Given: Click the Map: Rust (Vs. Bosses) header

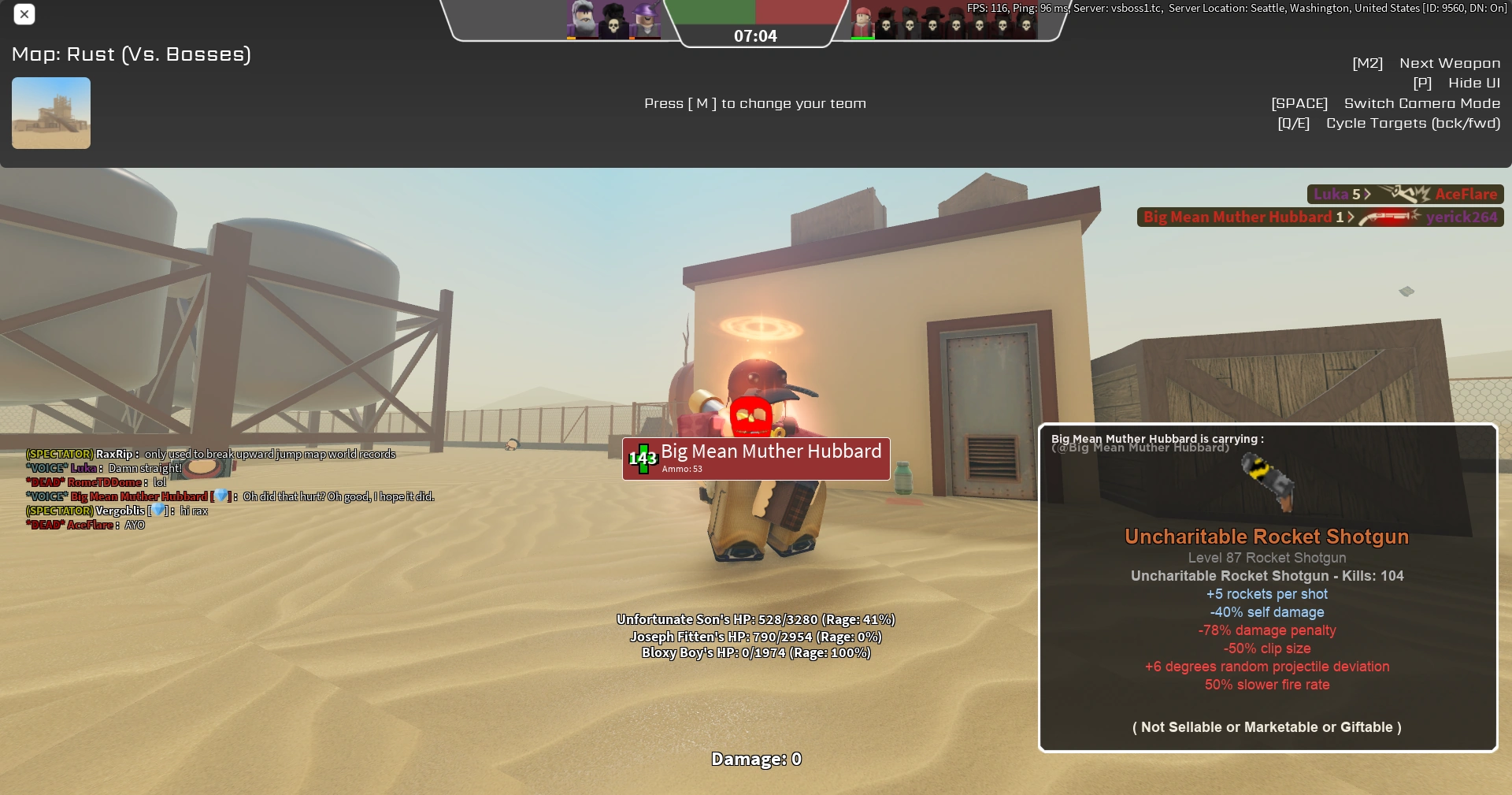Looking at the screenshot, I should coord(131,54).
